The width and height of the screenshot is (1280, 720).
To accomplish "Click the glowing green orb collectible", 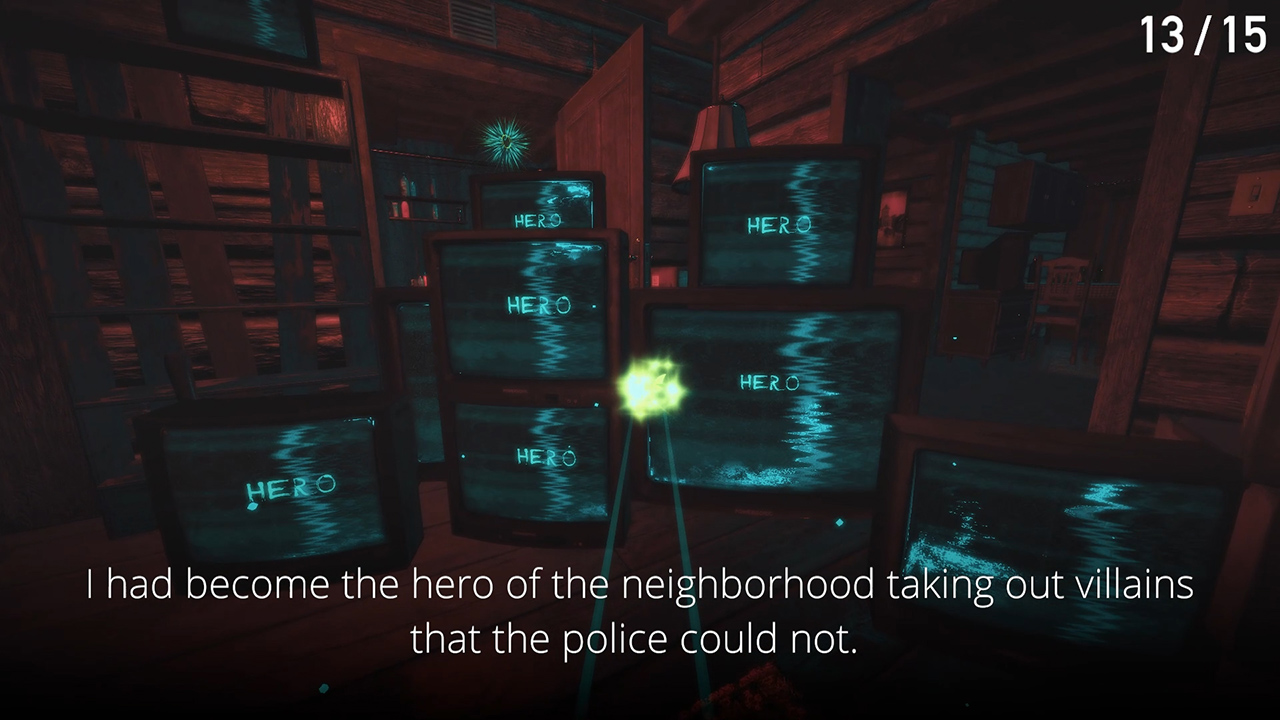I will 652,387.
